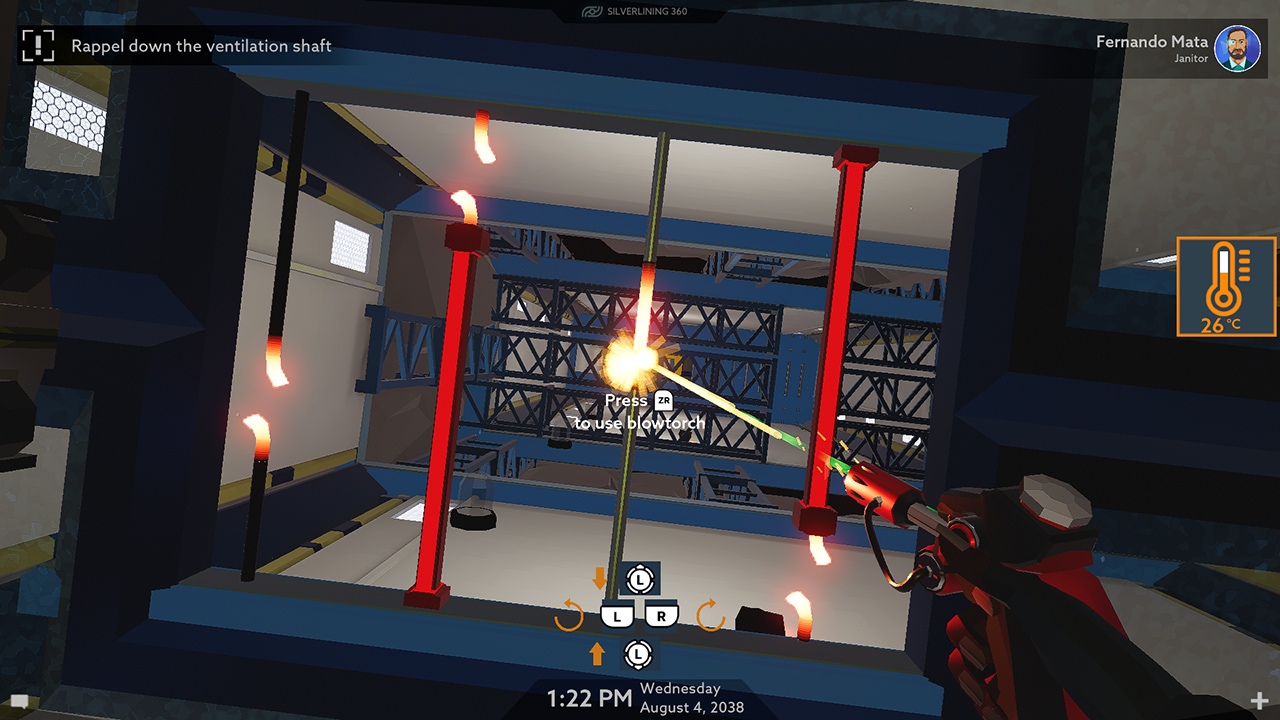Viewport: 1280px width, 720px height.
Task: Click the upward orange arrow indicator
Action: [597, 654]
